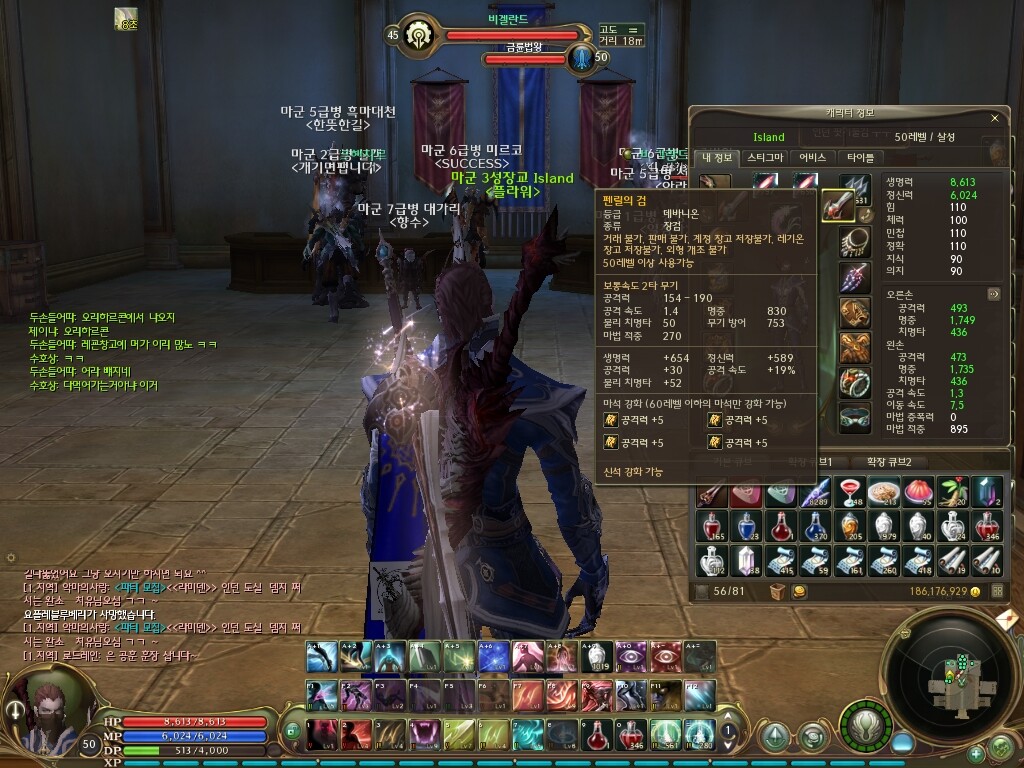The height and width of the screenshot is (768, 1024).
Task: Use the red cocktail glass item
Action: click(848, 492)
